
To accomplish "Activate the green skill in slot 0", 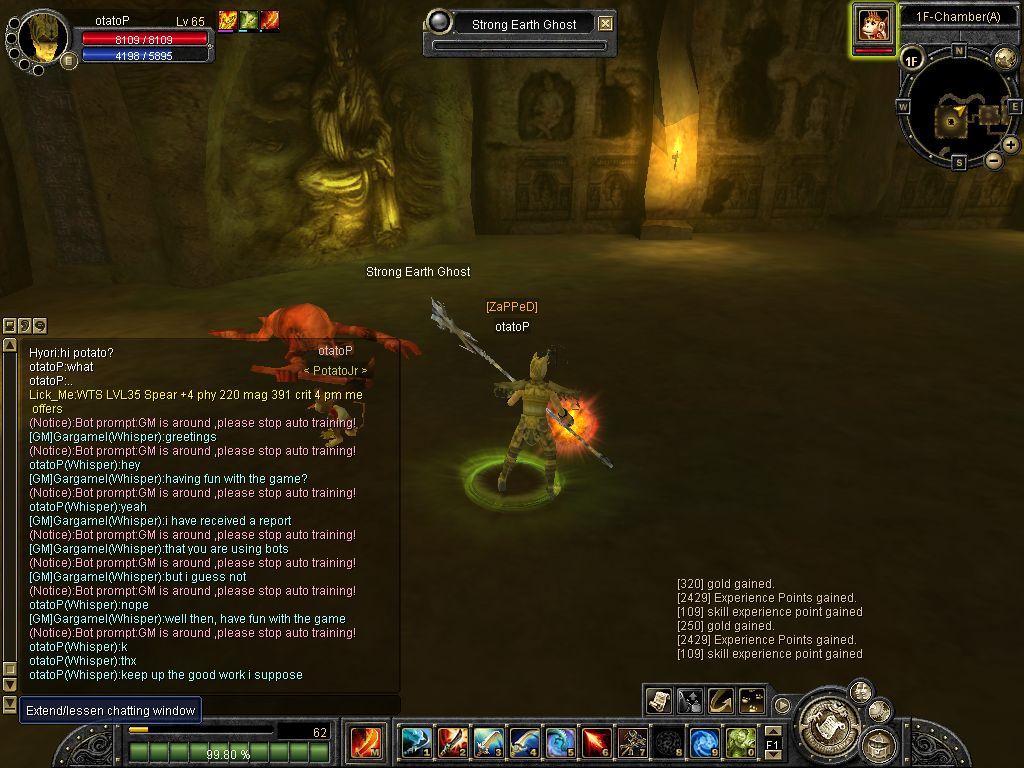I will click(x=740, y=742).
